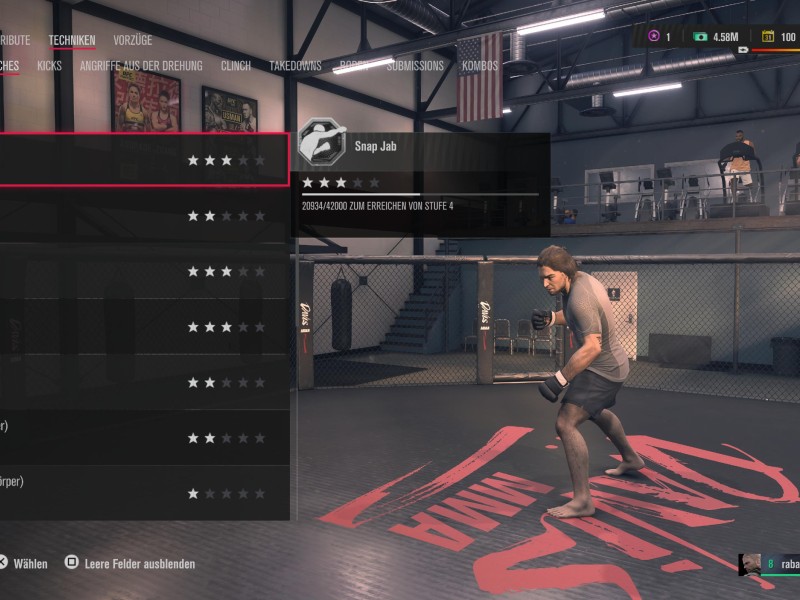The height and width of the screenshot is (600, 800).
Task: Click the Snap Jab fist icon
Action: point(322,145)
